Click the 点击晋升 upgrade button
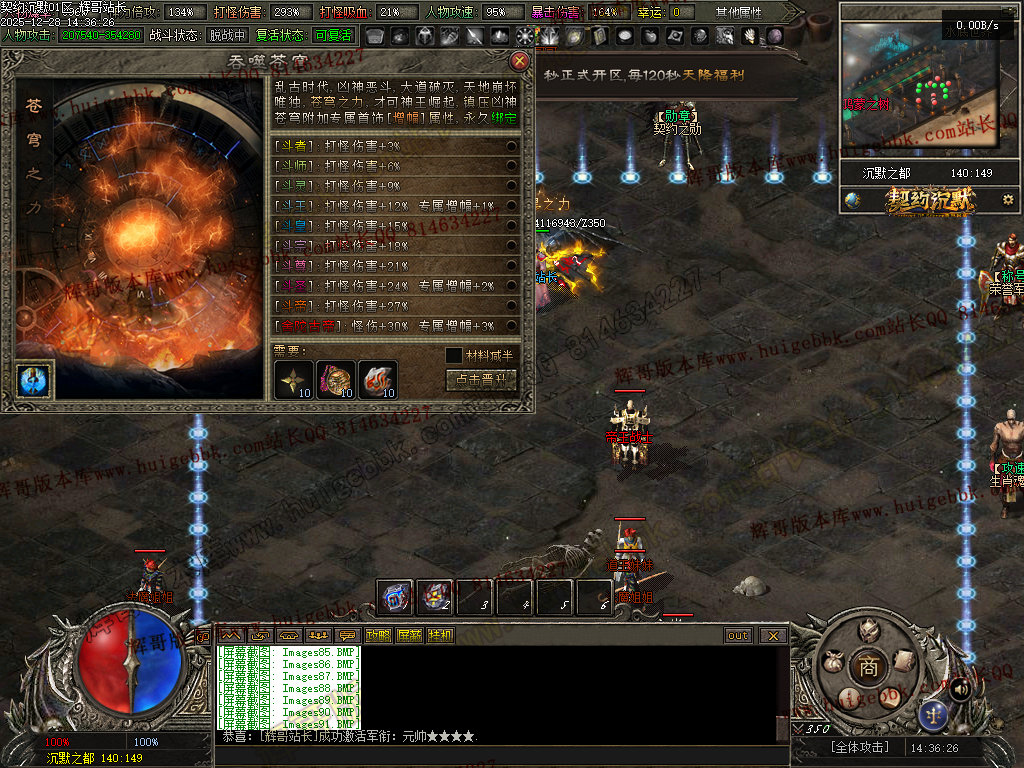Screen dimensions: 1024x768 [x=481, y=379]
